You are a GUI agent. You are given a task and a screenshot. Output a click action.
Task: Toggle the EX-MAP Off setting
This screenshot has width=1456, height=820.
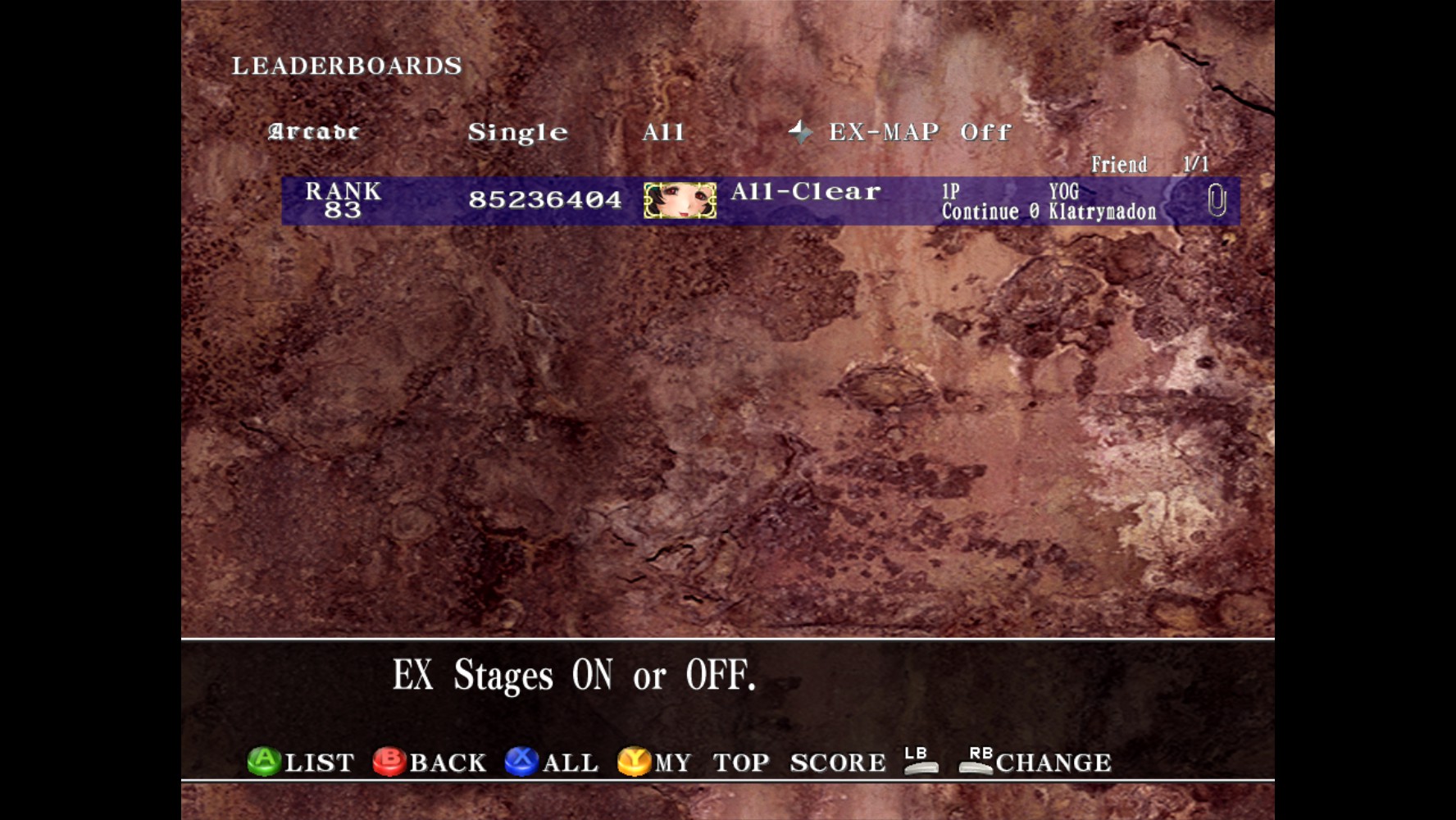point(919,132)
